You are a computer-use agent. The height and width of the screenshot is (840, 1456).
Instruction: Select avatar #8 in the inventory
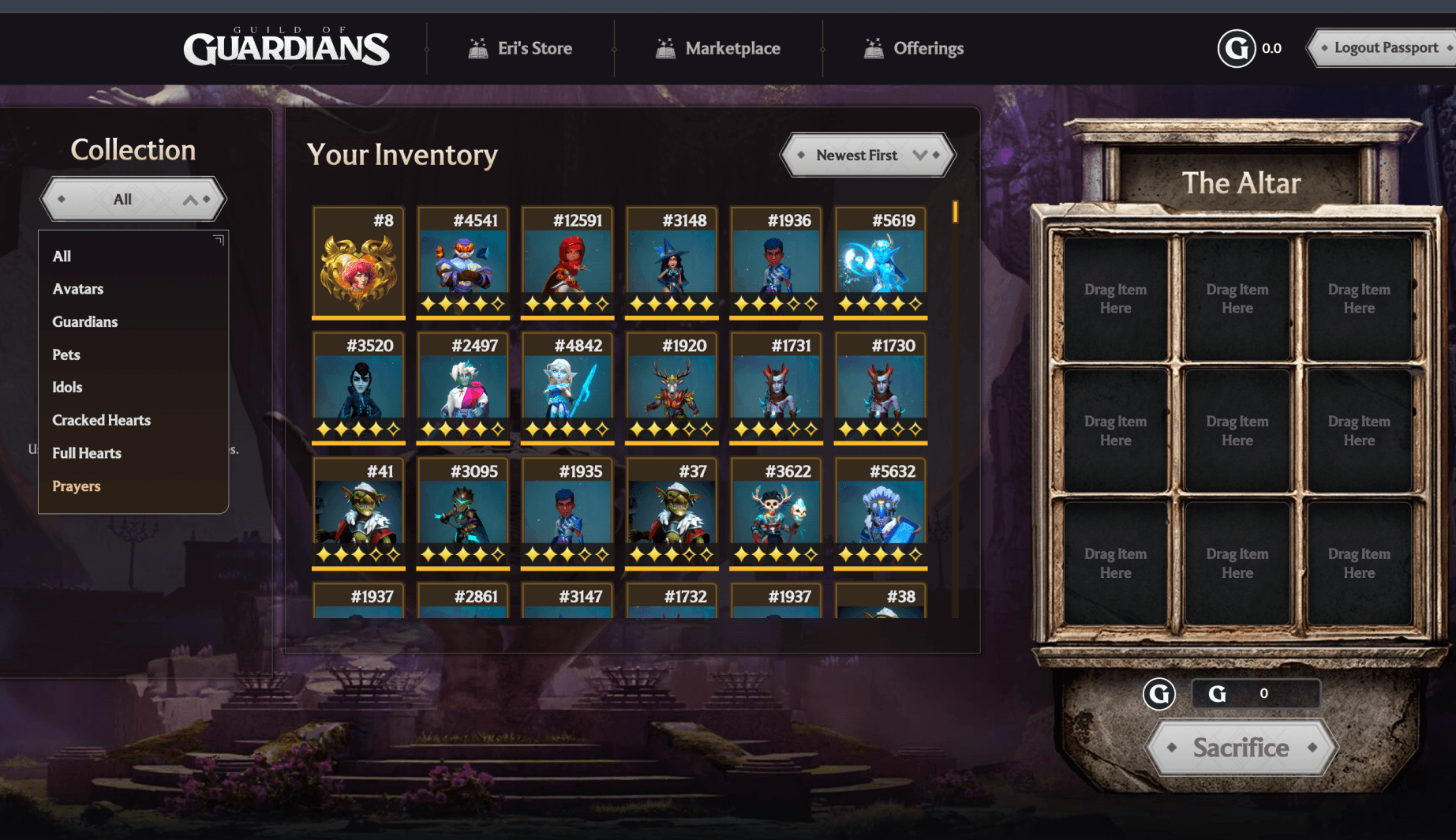[358, 261]
